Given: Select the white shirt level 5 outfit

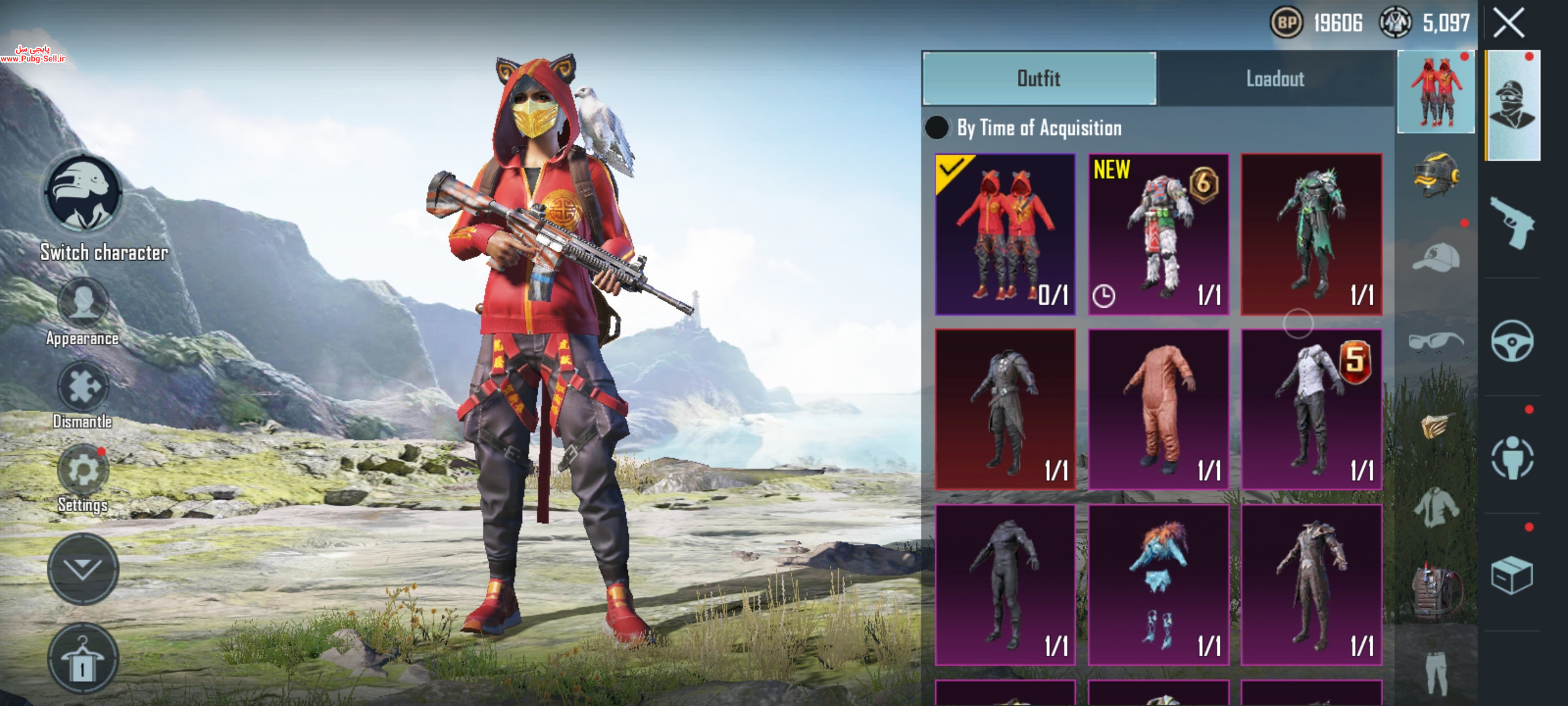Looking at the screenshot, I should coord(1311,409).
